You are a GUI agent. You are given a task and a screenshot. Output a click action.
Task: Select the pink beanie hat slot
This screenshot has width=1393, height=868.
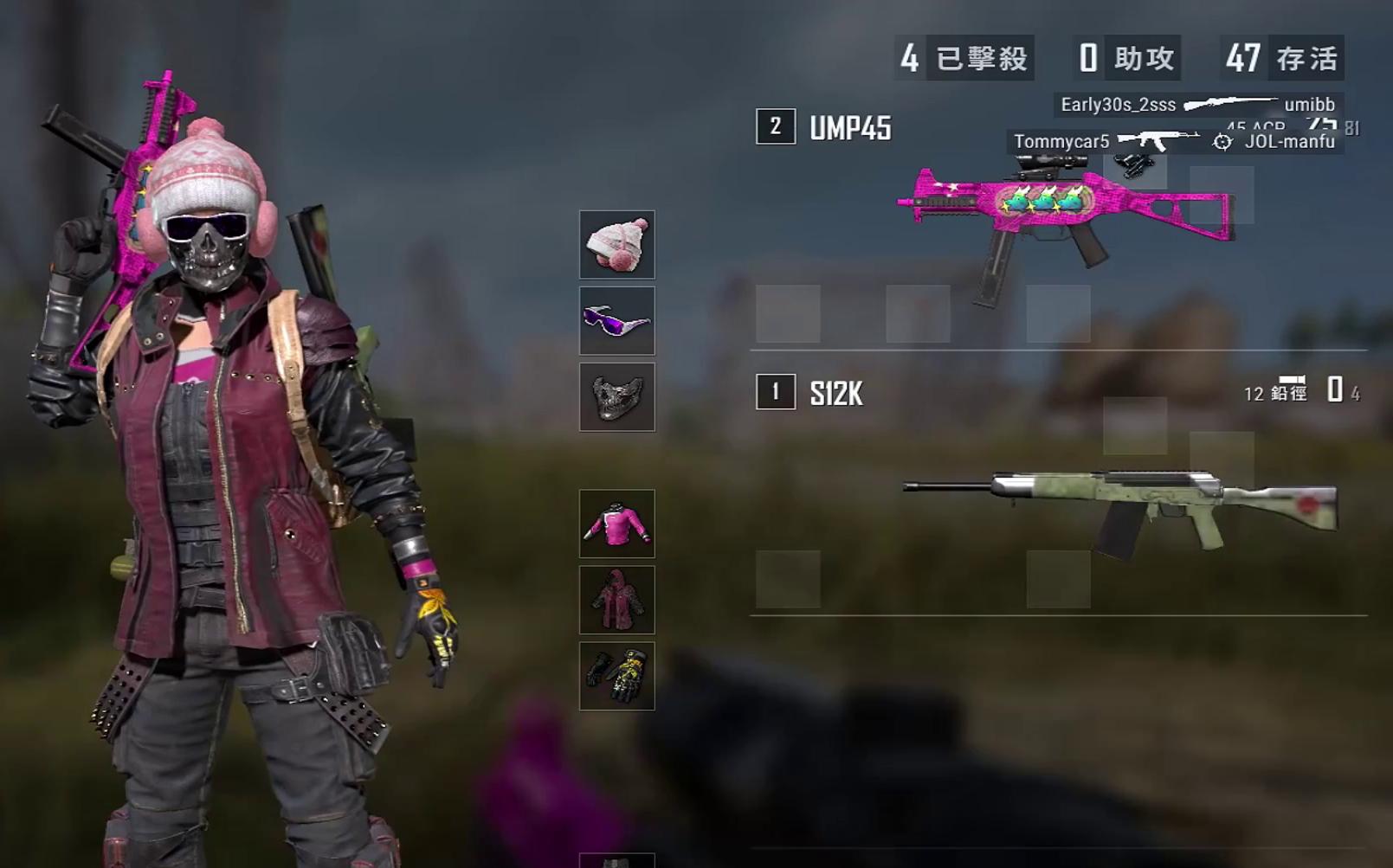point(616,244)
